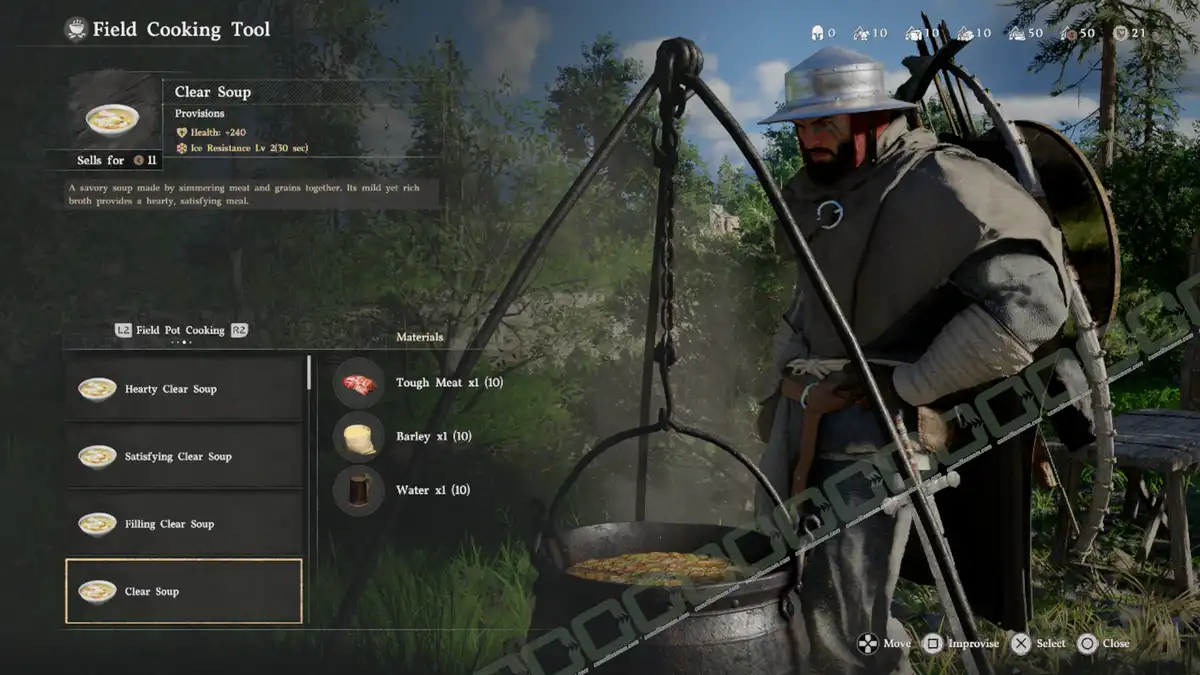Click the Water material icon
1200x675 pixels.
tap(358, 490)
